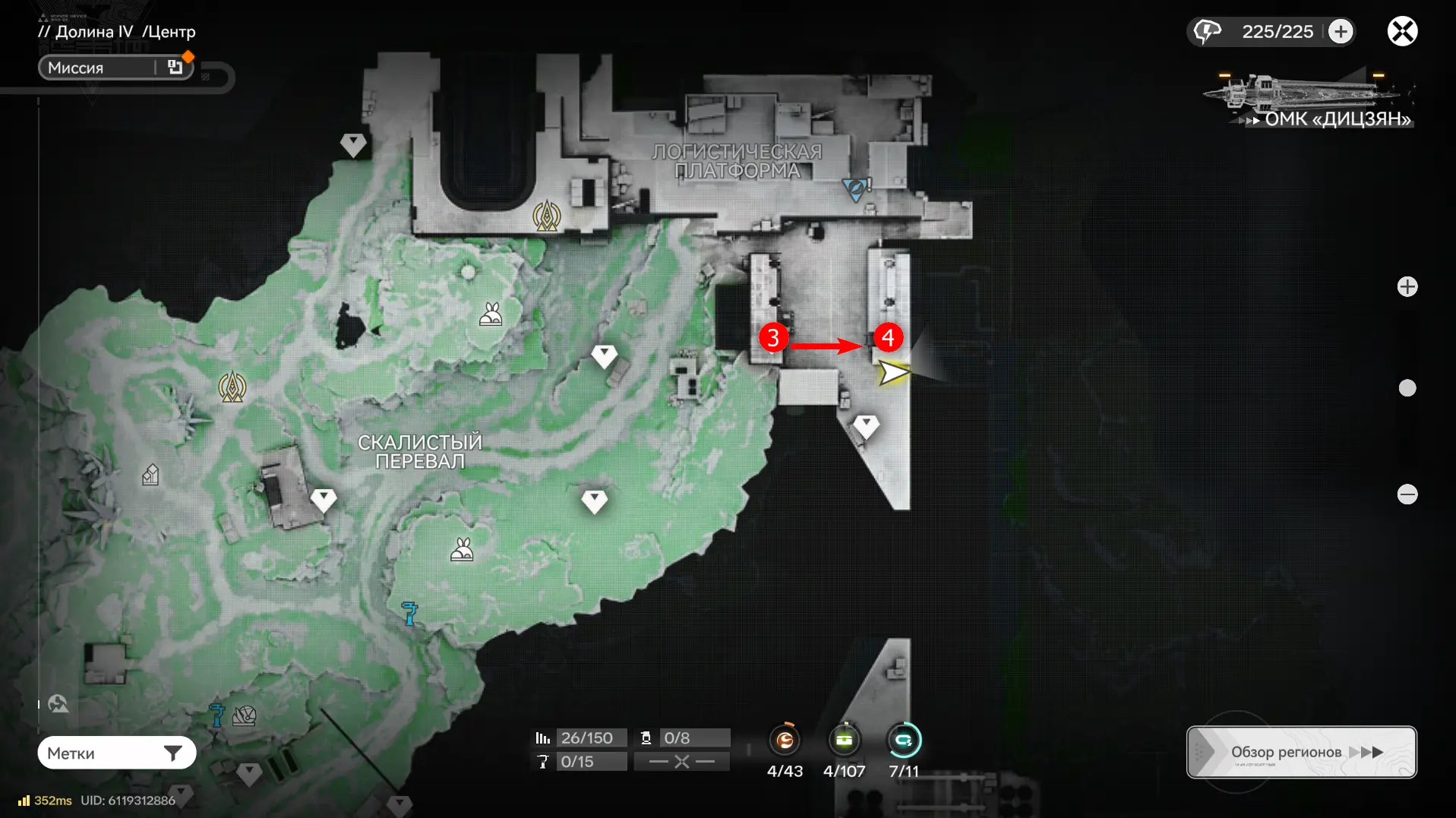Select the teal ring counter icon
Screen dimensions: 1456x818
coord(904,740)
